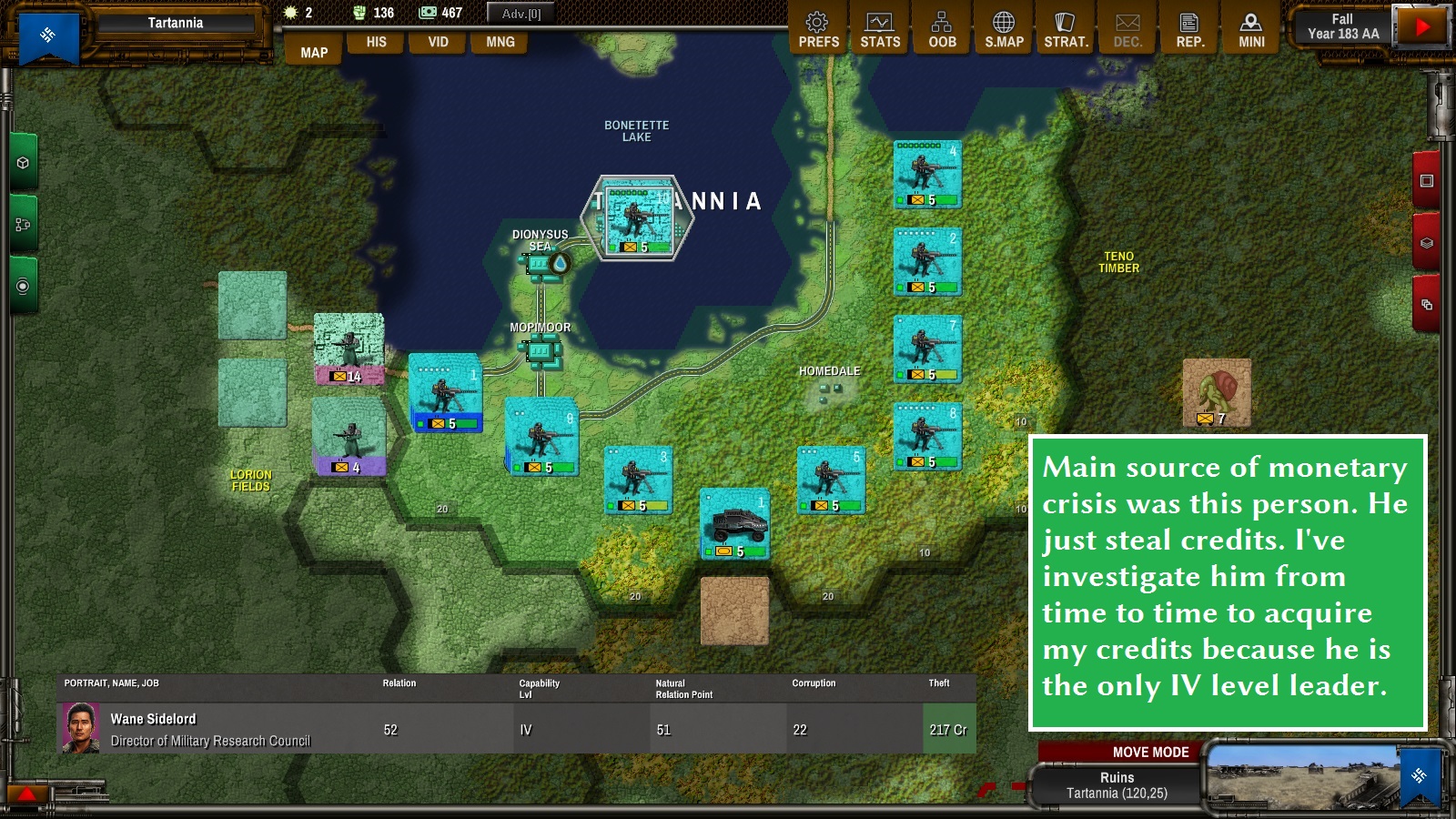1456x819 pixels.
Task: Select the buggy vehicle unit counter
Action: [734, 524]
